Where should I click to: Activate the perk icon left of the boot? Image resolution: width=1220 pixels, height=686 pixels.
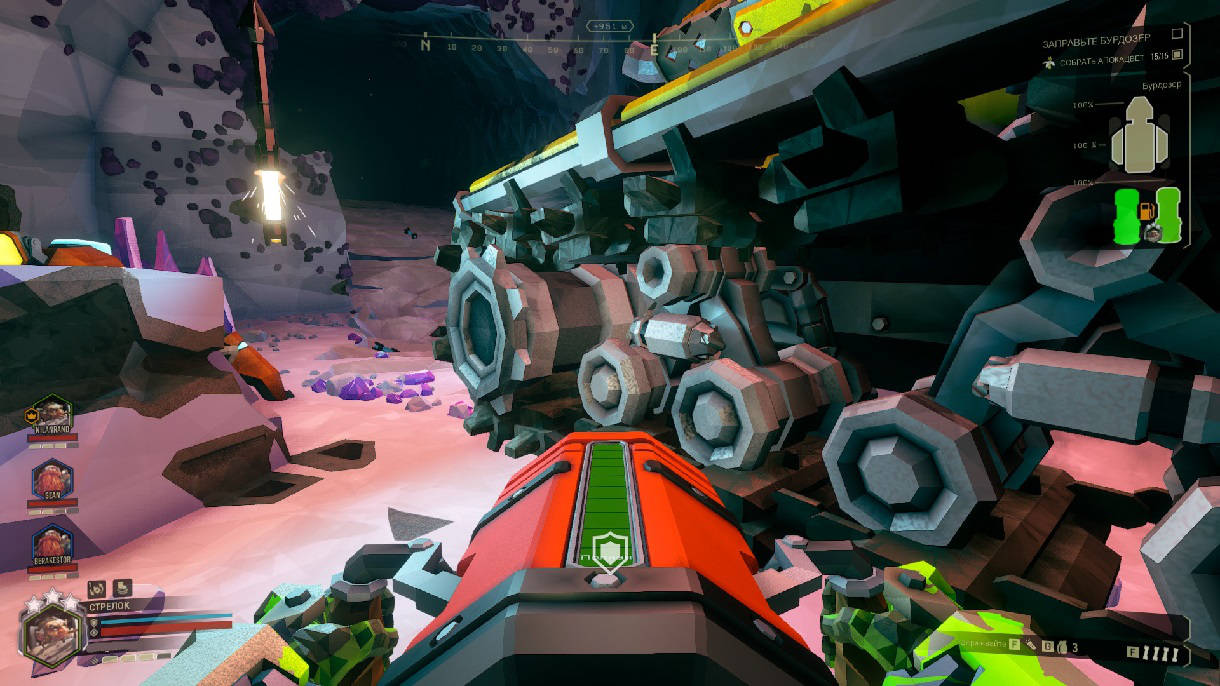pyautogui.click(x=97, y=588)
